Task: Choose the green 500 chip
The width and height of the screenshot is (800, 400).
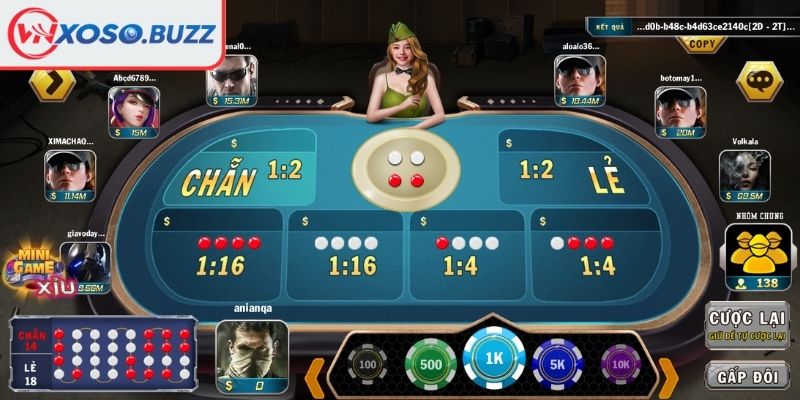Action: tap(429, 364)
